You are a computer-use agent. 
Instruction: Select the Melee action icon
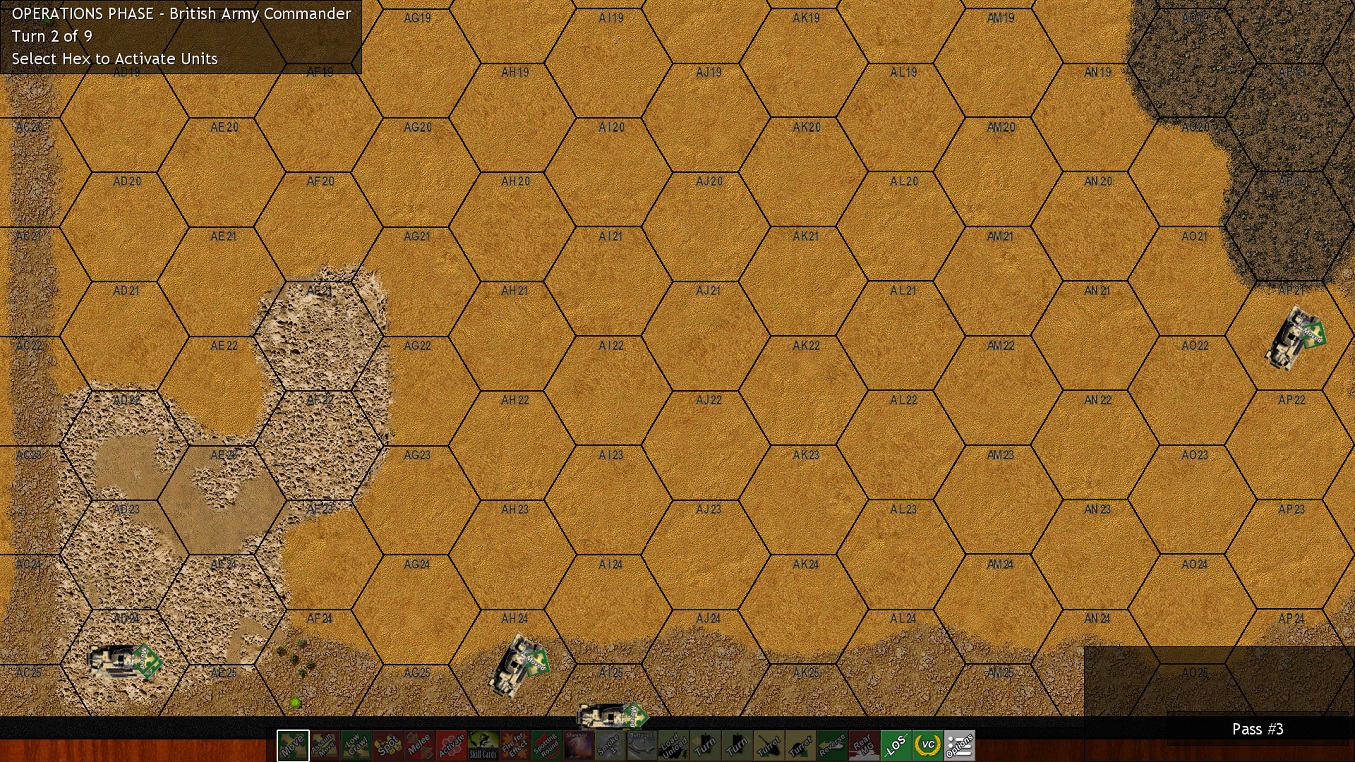click(x=420, y=745)
